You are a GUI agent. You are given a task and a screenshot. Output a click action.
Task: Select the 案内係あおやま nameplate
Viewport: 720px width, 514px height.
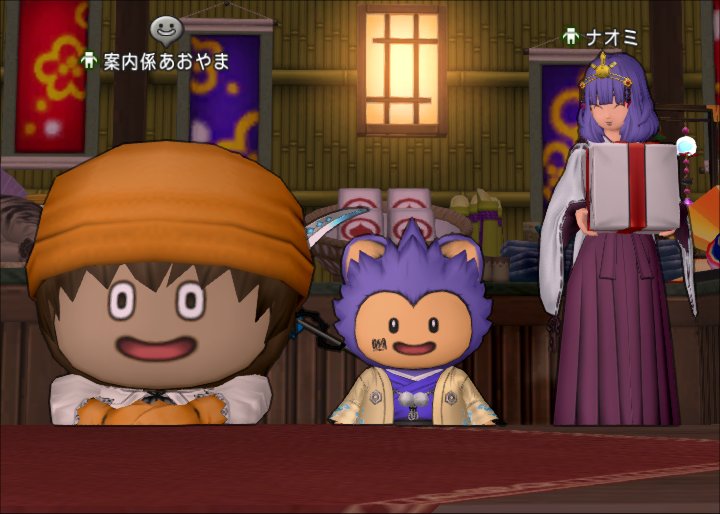point(157,61)
